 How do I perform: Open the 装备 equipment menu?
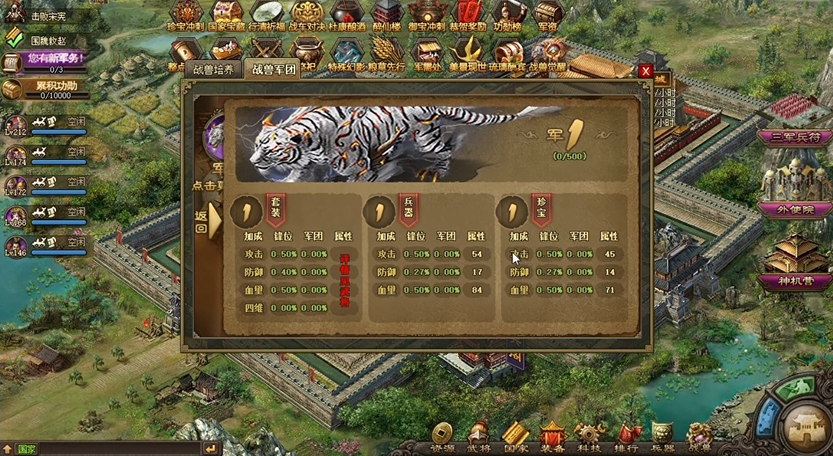pyautogui.click(x=553, y=434)
